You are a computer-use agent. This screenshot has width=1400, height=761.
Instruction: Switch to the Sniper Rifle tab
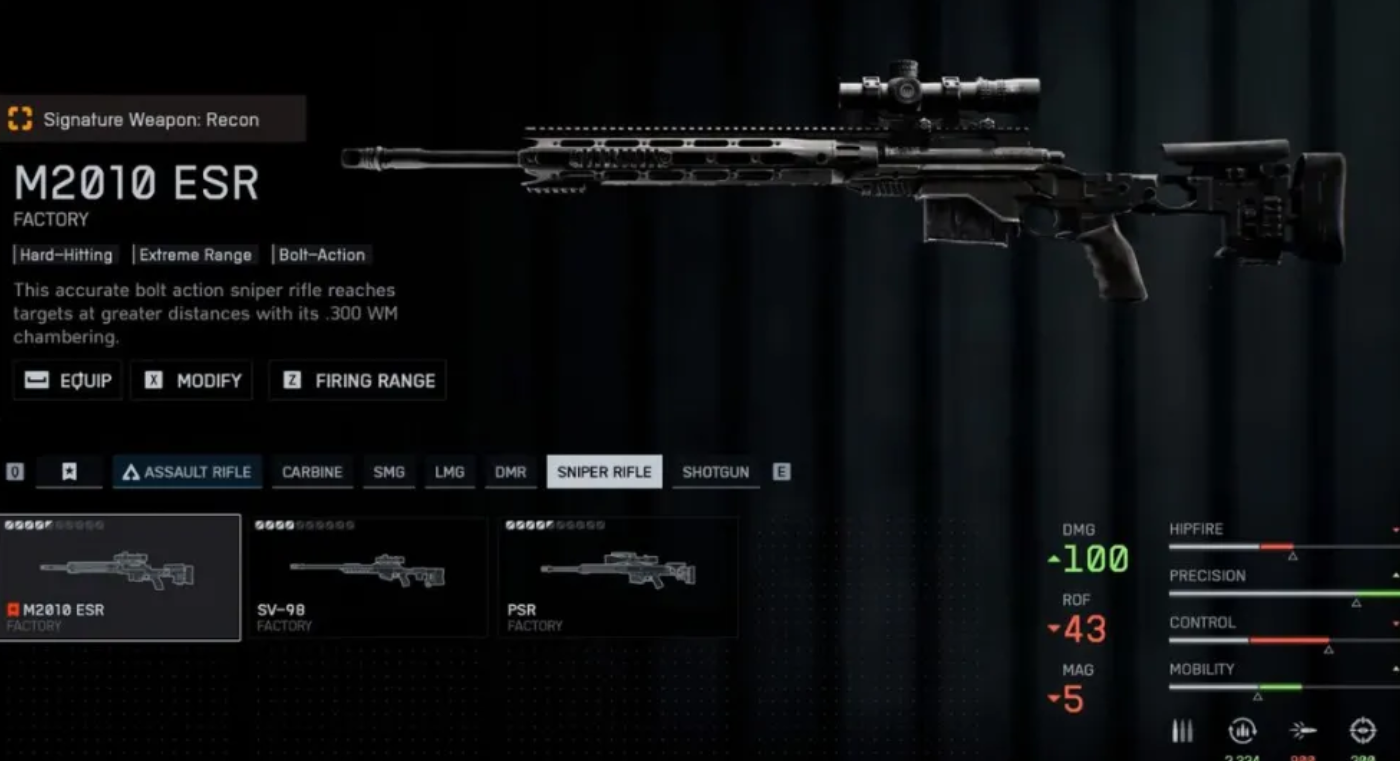(604, 471)
